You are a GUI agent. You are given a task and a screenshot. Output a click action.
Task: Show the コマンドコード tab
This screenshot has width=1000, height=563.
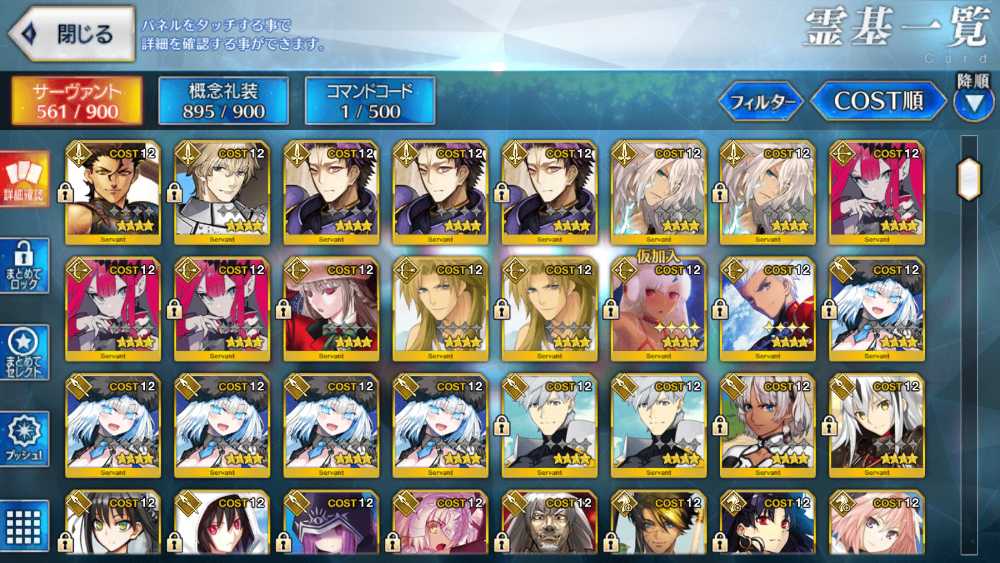(x=370, y=100)
